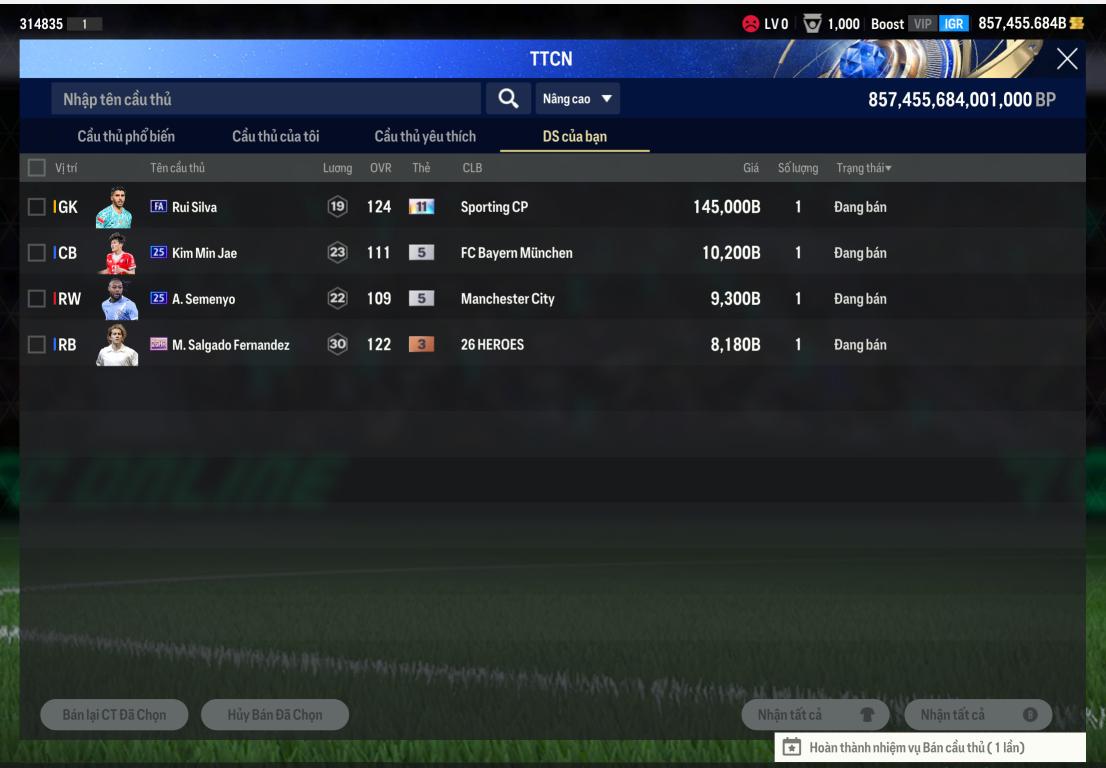The height and width of the screenshot is (768, 1106).
Task: Check the Kim Min Jae row checkbox
Action: click(x=36, y=253)
